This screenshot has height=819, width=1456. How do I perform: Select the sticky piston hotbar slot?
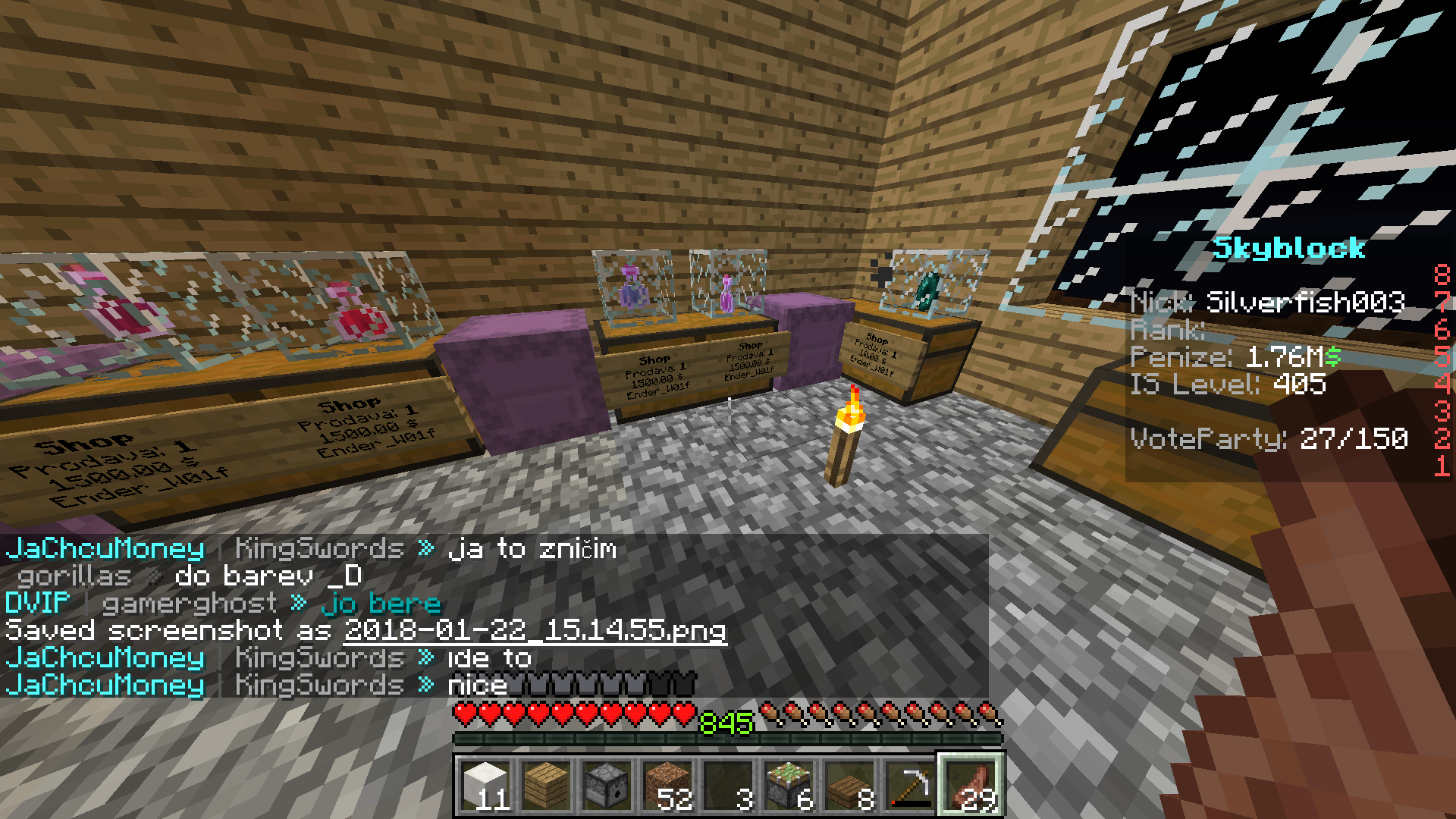[789, 786]
